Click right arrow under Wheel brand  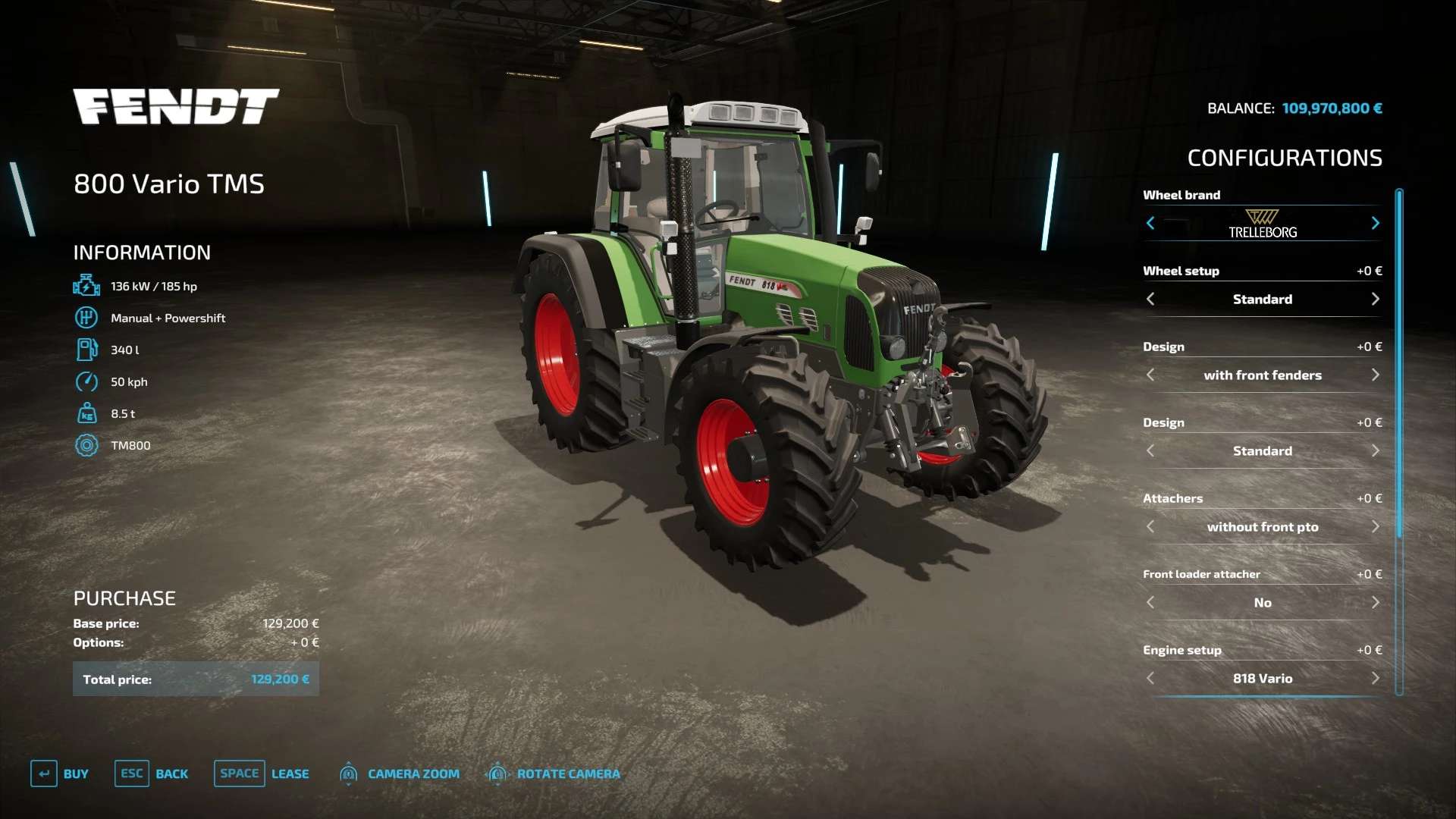1376,223
